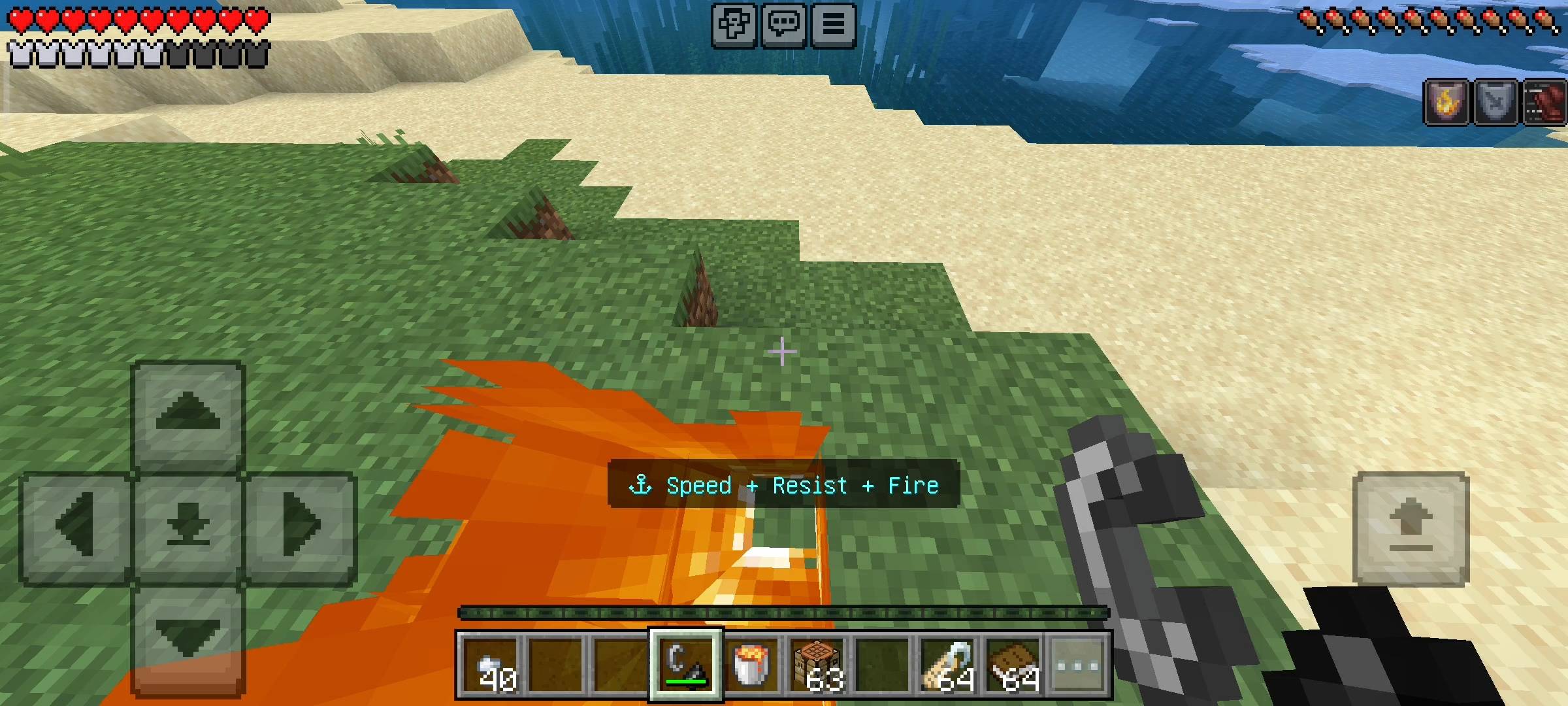Open the pause menu hamburger button

click(x=833, y=25)
